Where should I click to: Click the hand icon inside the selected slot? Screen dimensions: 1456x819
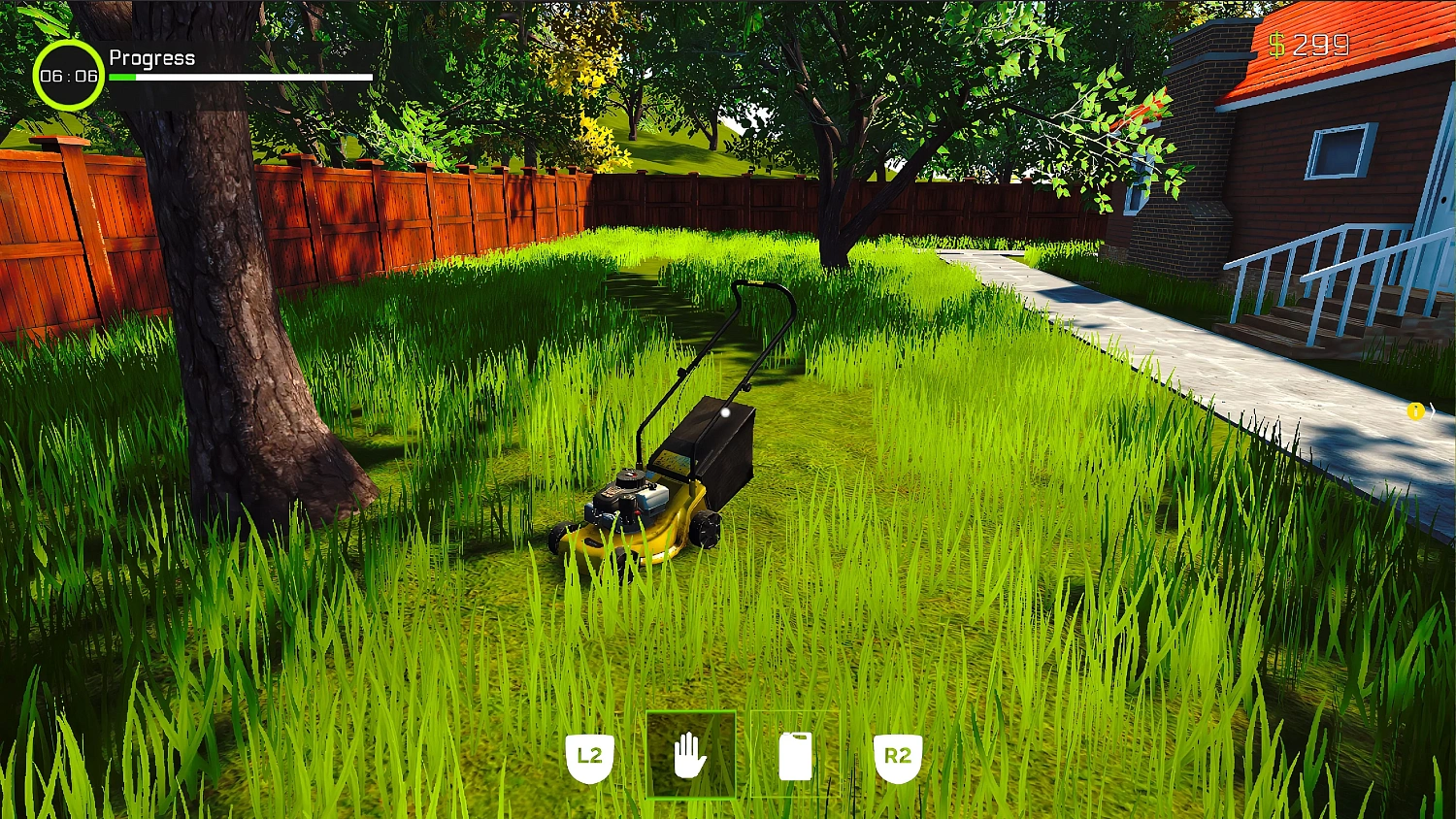point(691,755)
